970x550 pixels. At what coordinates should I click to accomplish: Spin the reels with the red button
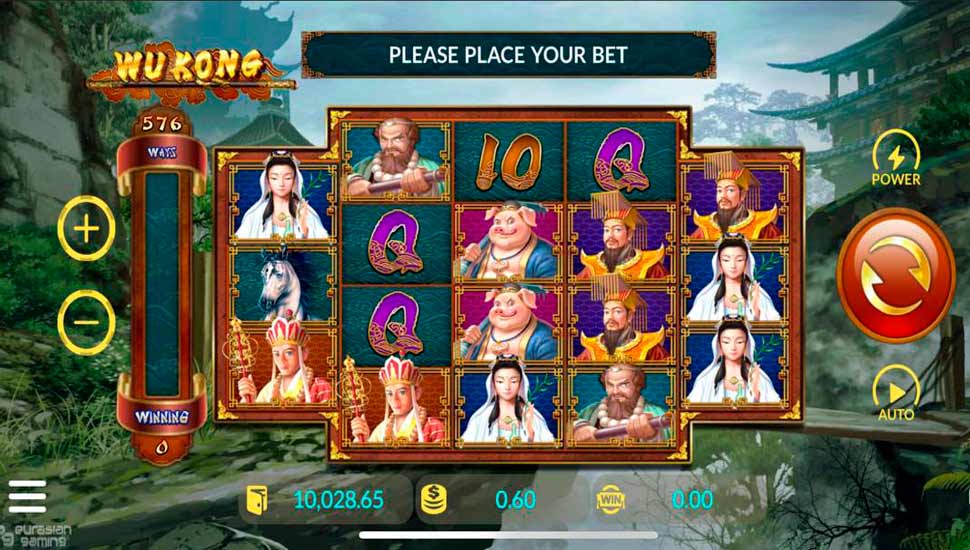point(895,275)
